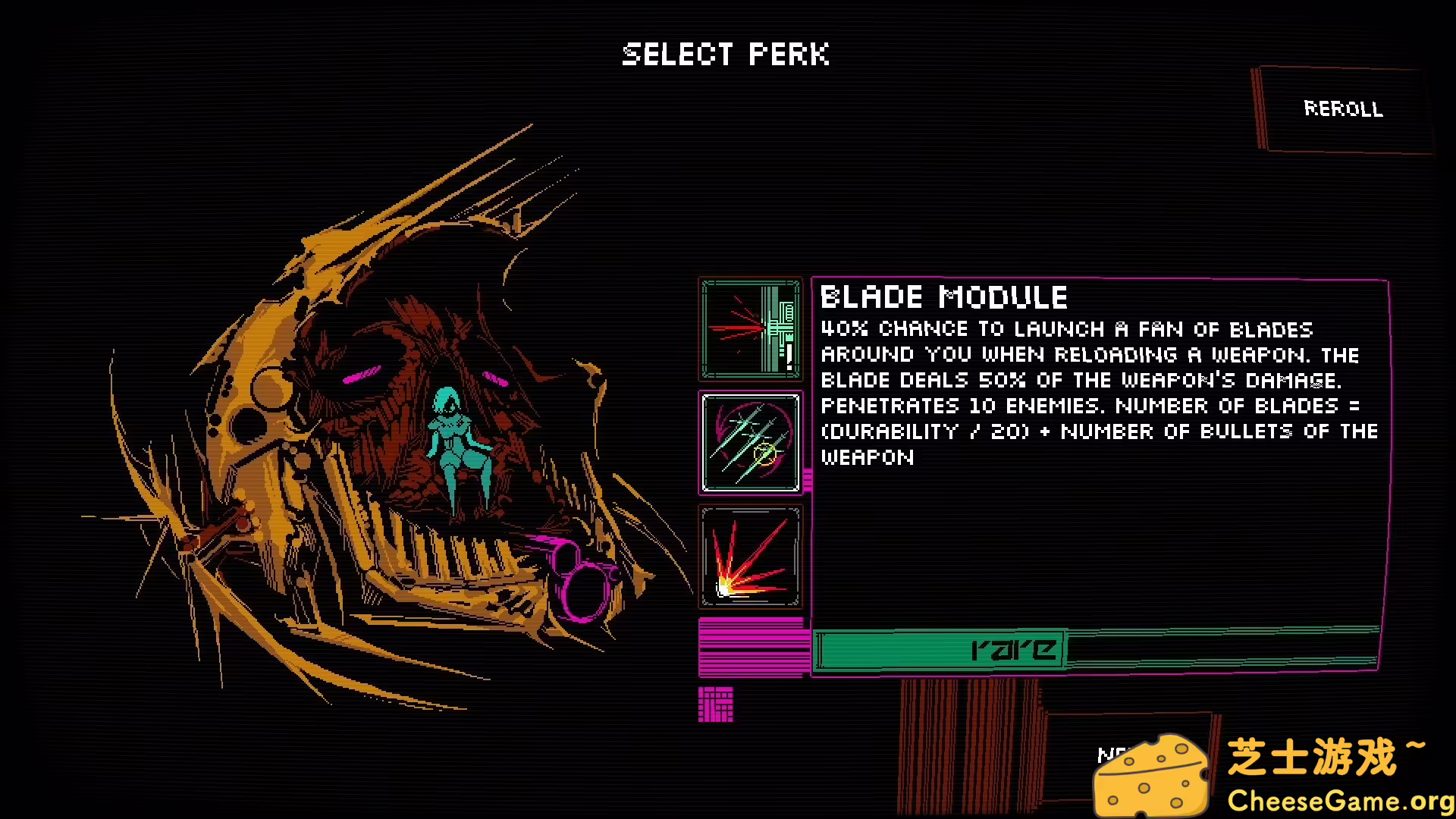Screen dimensions: 1456x819
Task: Click the rarity progress bar at panel bottom
Action: (1096, 650)
